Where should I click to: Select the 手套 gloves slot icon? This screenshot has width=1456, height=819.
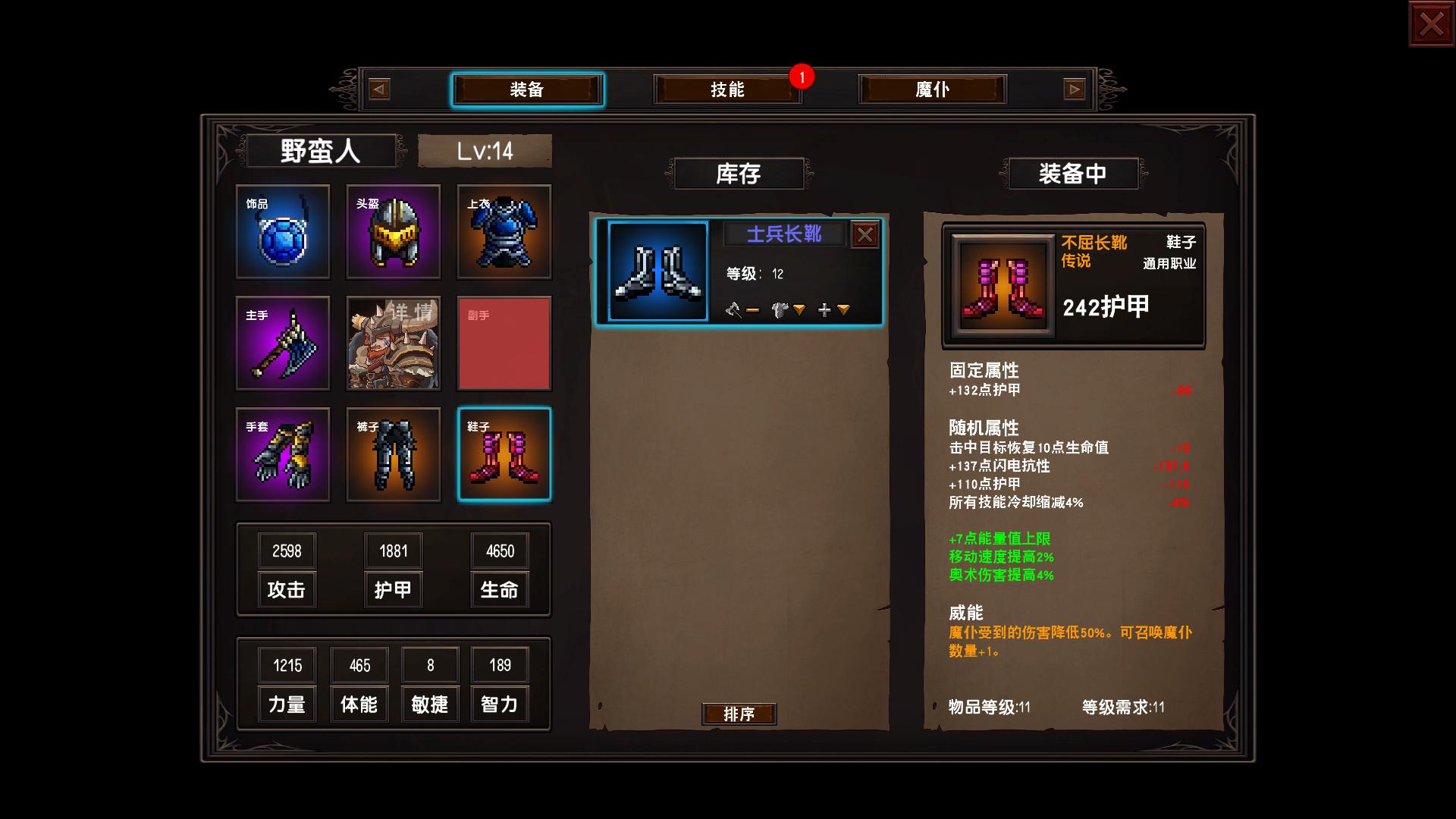282,454
